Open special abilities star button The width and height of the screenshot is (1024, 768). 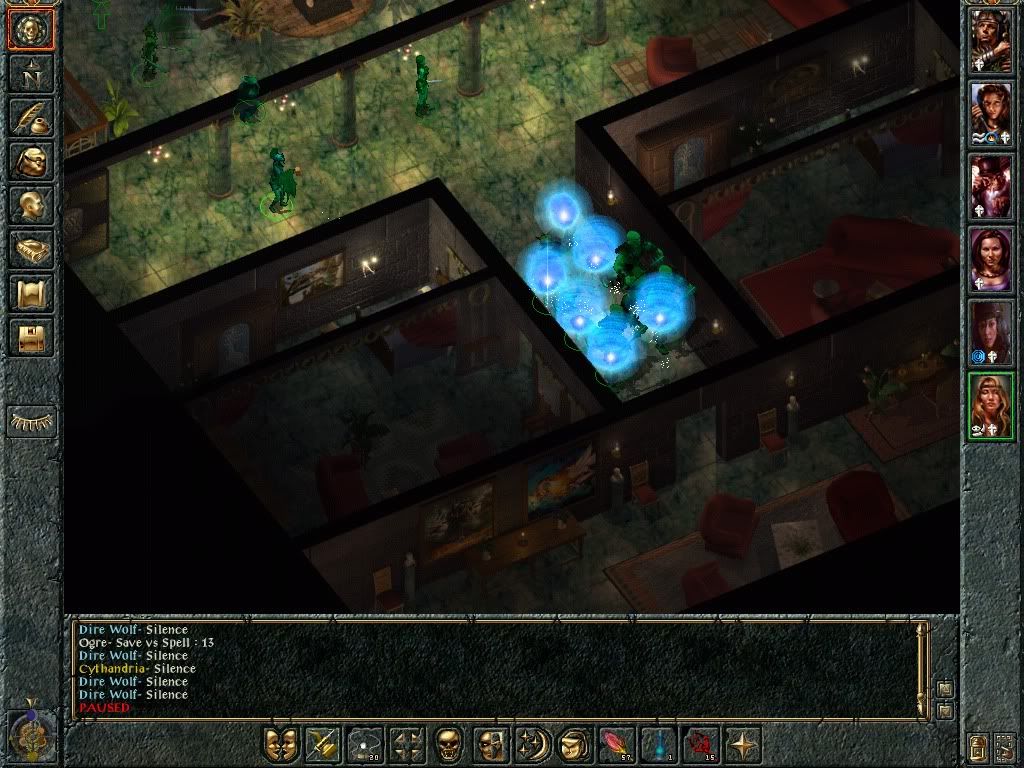click(x=741, y=744)
